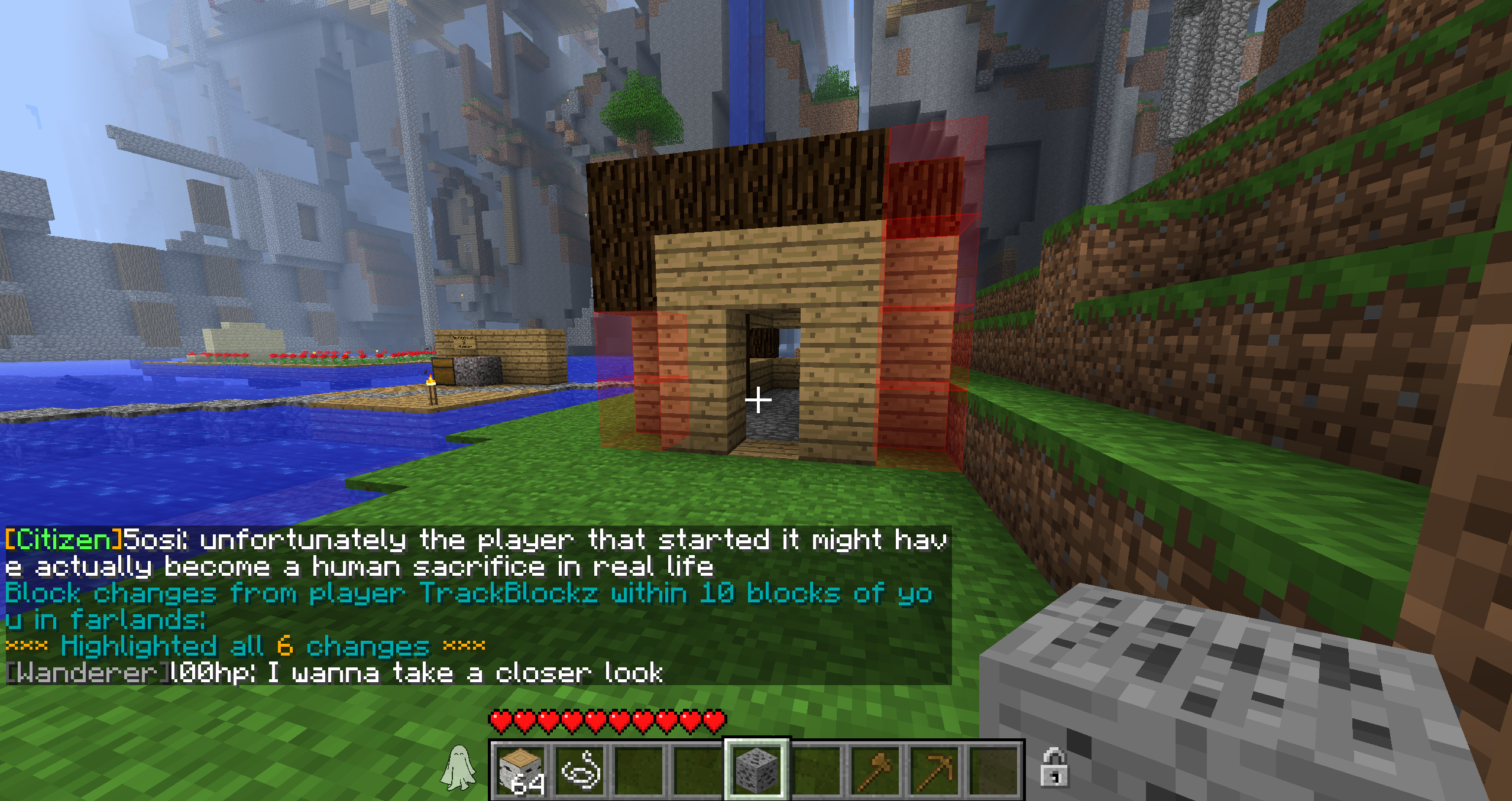1512x801 pixels.
Task: Select the string item hotbar slot
Action: point(580,770)
